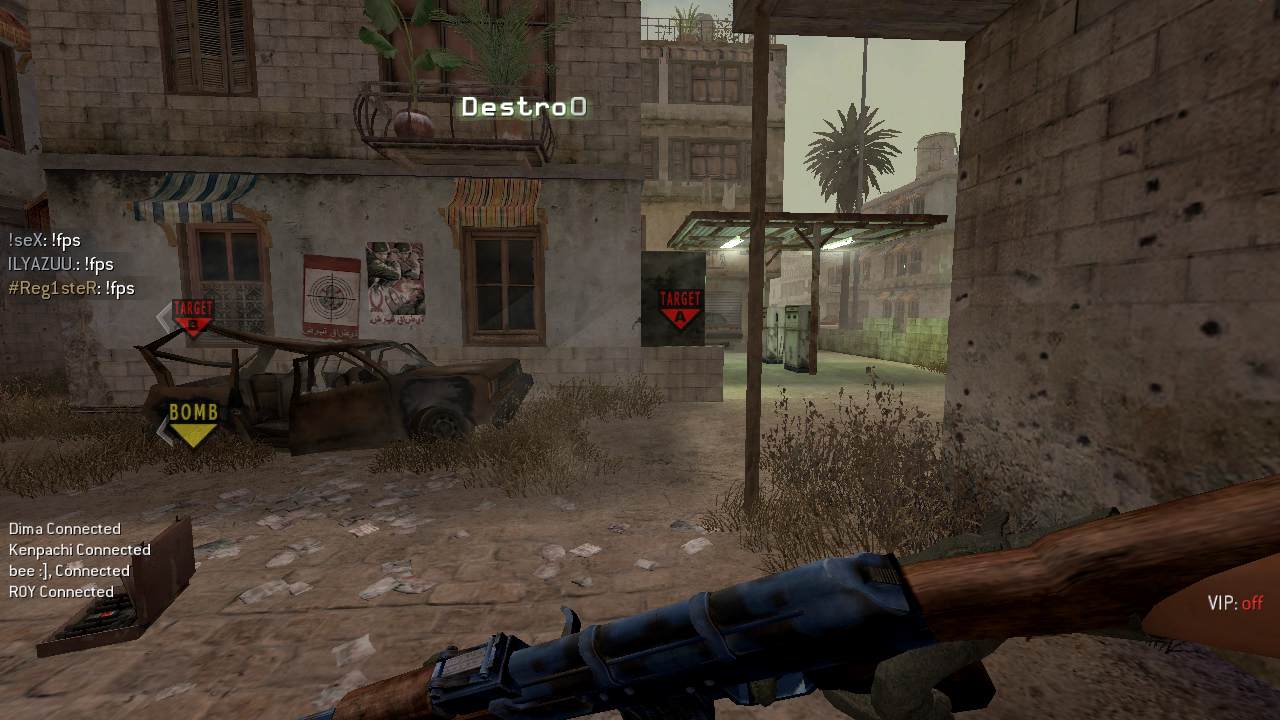Click the "ROY Connected" notification line
The width and height of the screenshot is (1280, 720).
coord(61,592)
